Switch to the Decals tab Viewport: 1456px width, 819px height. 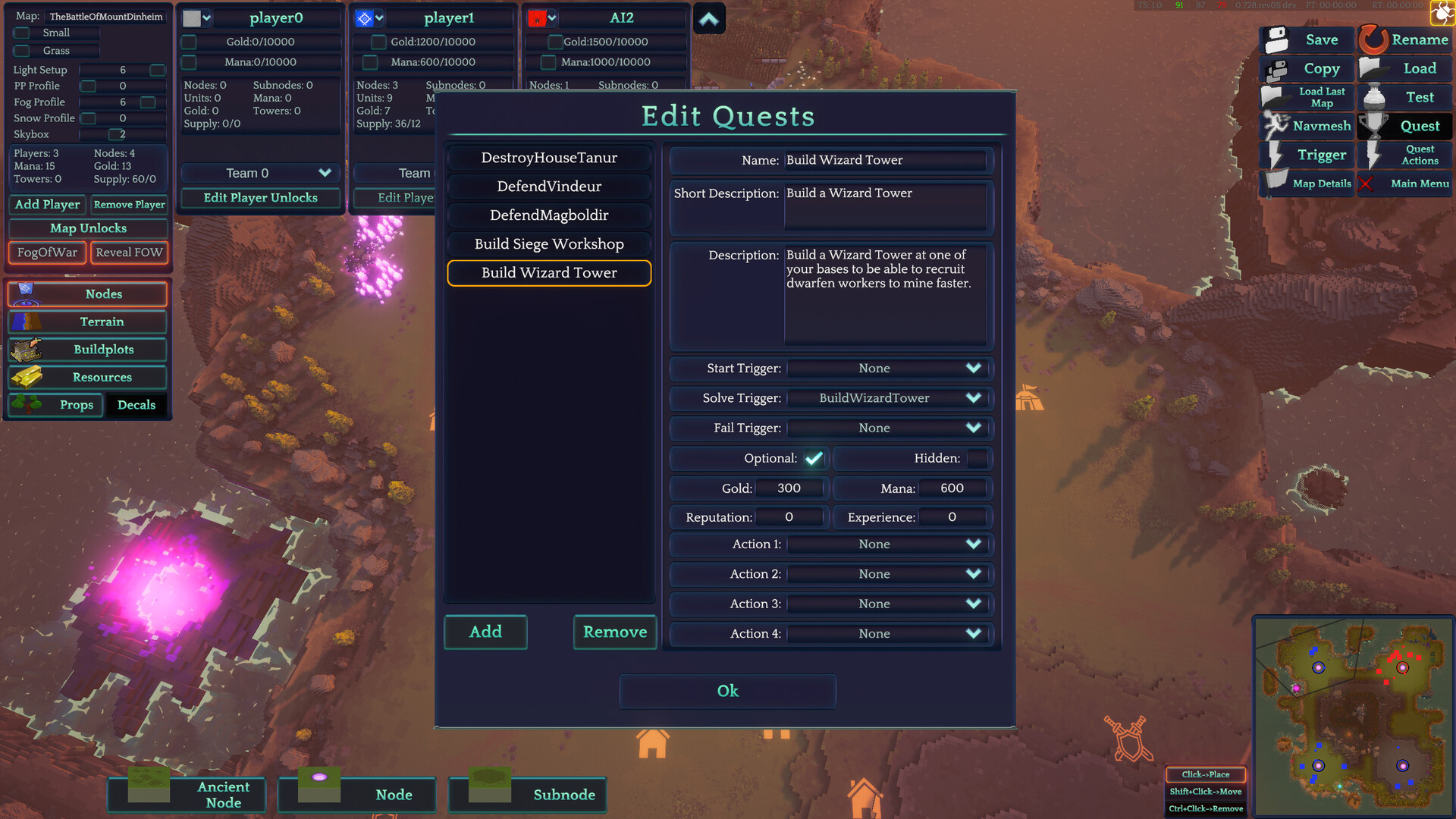136,404
